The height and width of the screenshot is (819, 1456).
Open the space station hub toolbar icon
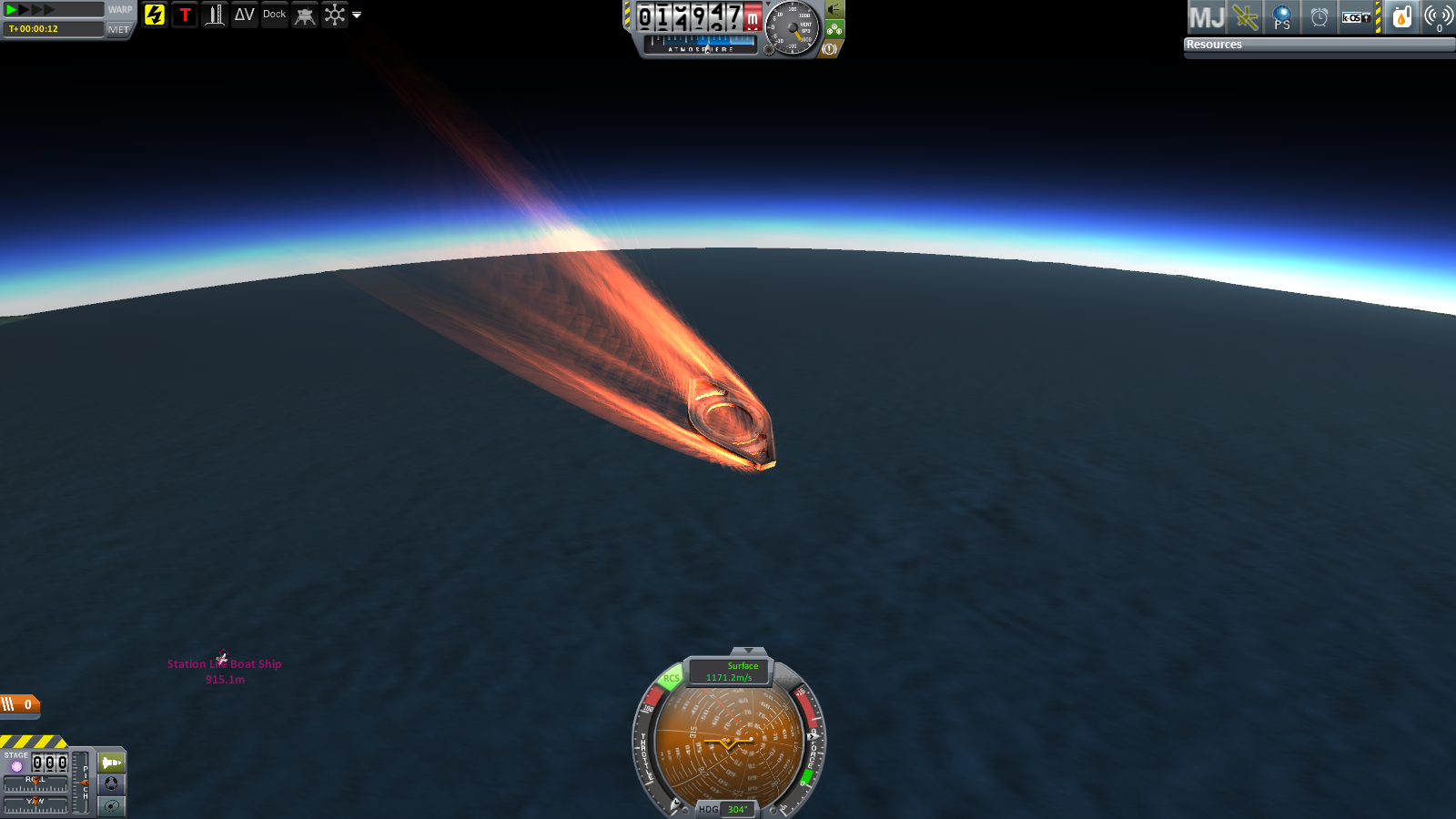[x=335, y=15]
